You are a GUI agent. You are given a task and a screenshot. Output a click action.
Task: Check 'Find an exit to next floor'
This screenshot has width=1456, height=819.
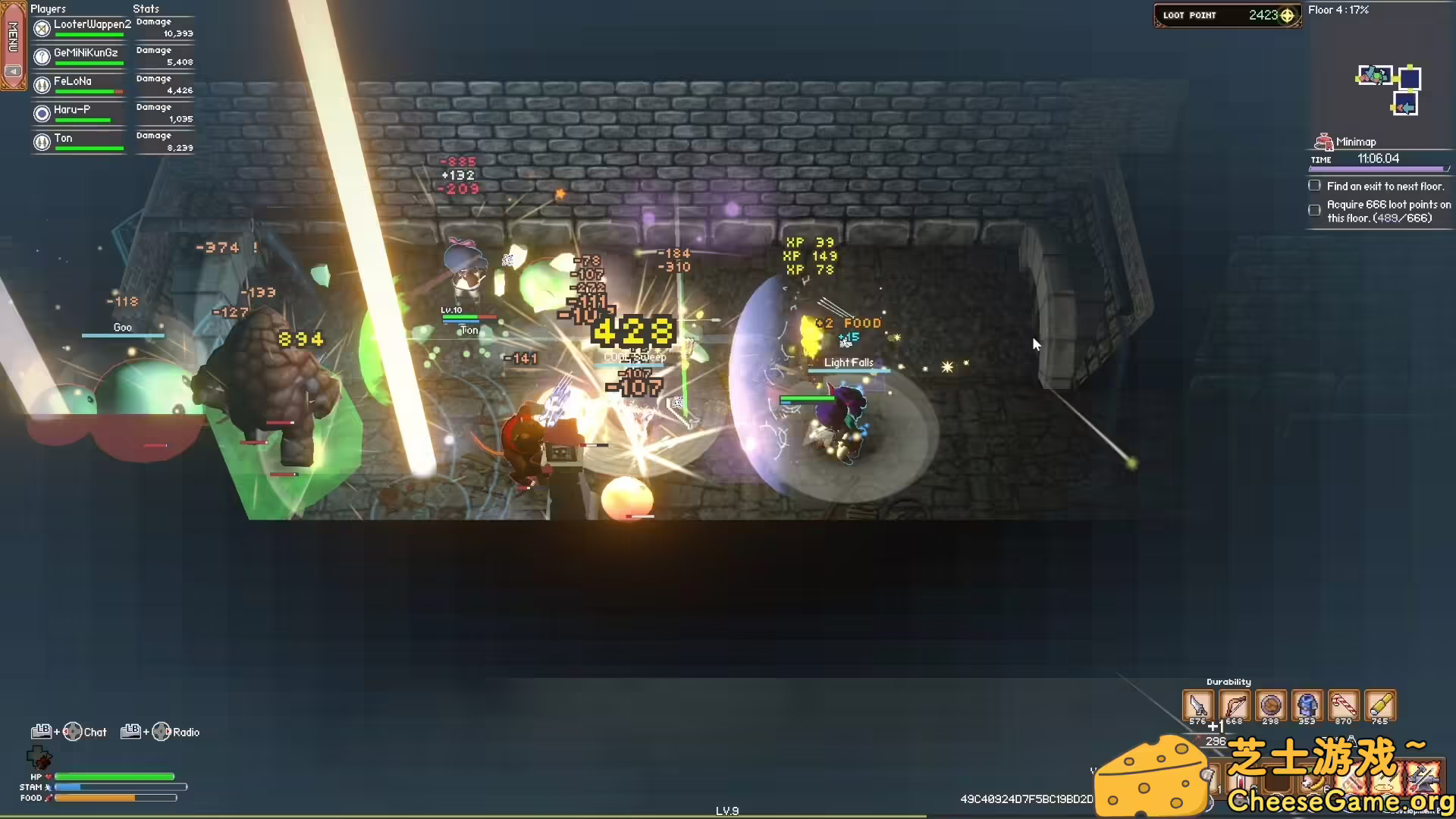pos(1314,185)
